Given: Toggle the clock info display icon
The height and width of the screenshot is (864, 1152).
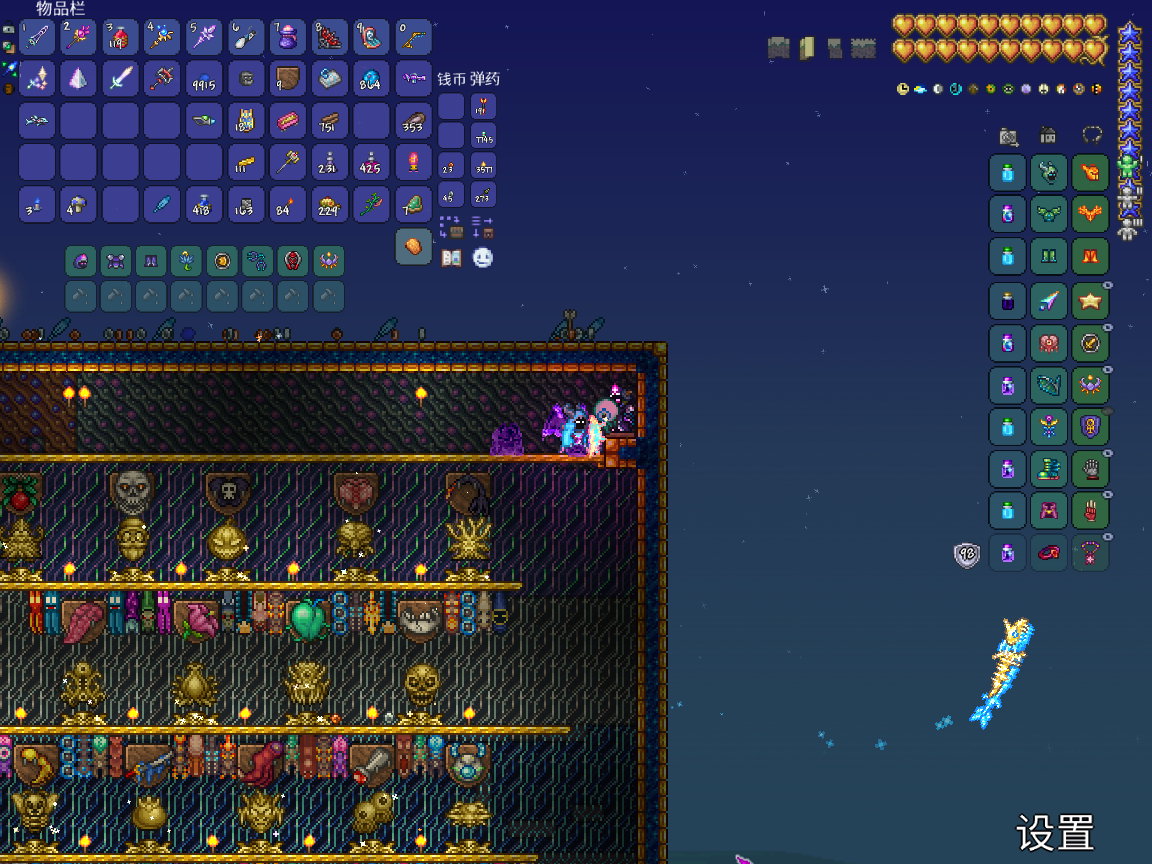Looking at the screenshot, I should click(903, 89).
